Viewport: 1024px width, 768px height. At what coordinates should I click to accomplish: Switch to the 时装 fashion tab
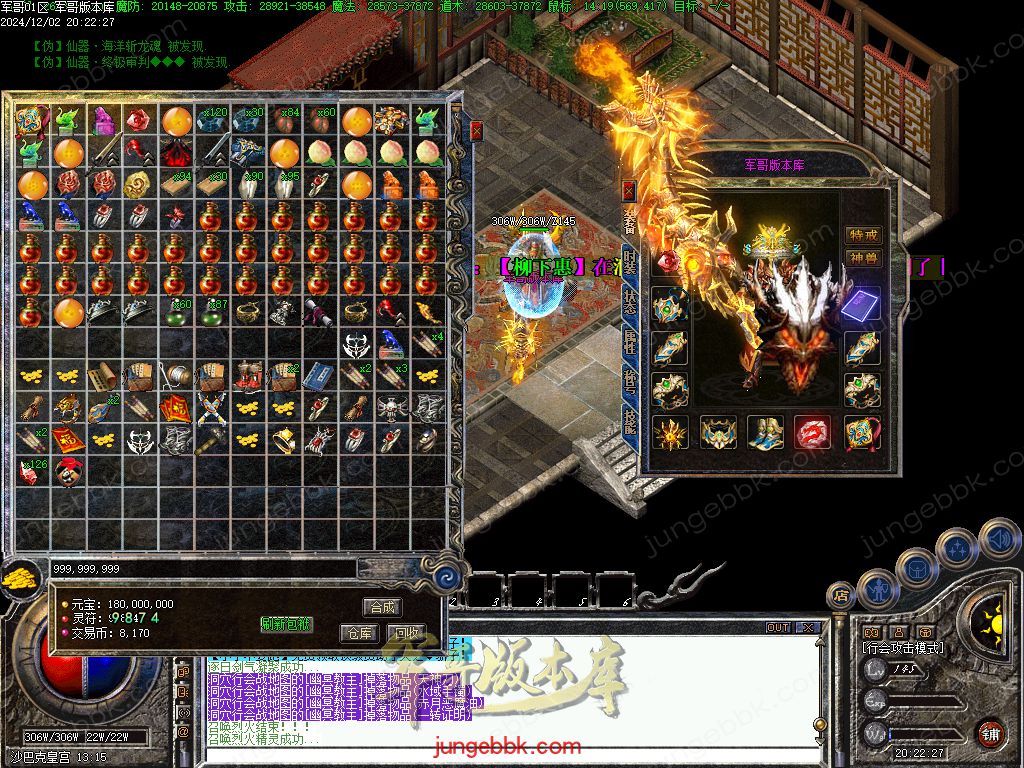(x=629, y=262)
